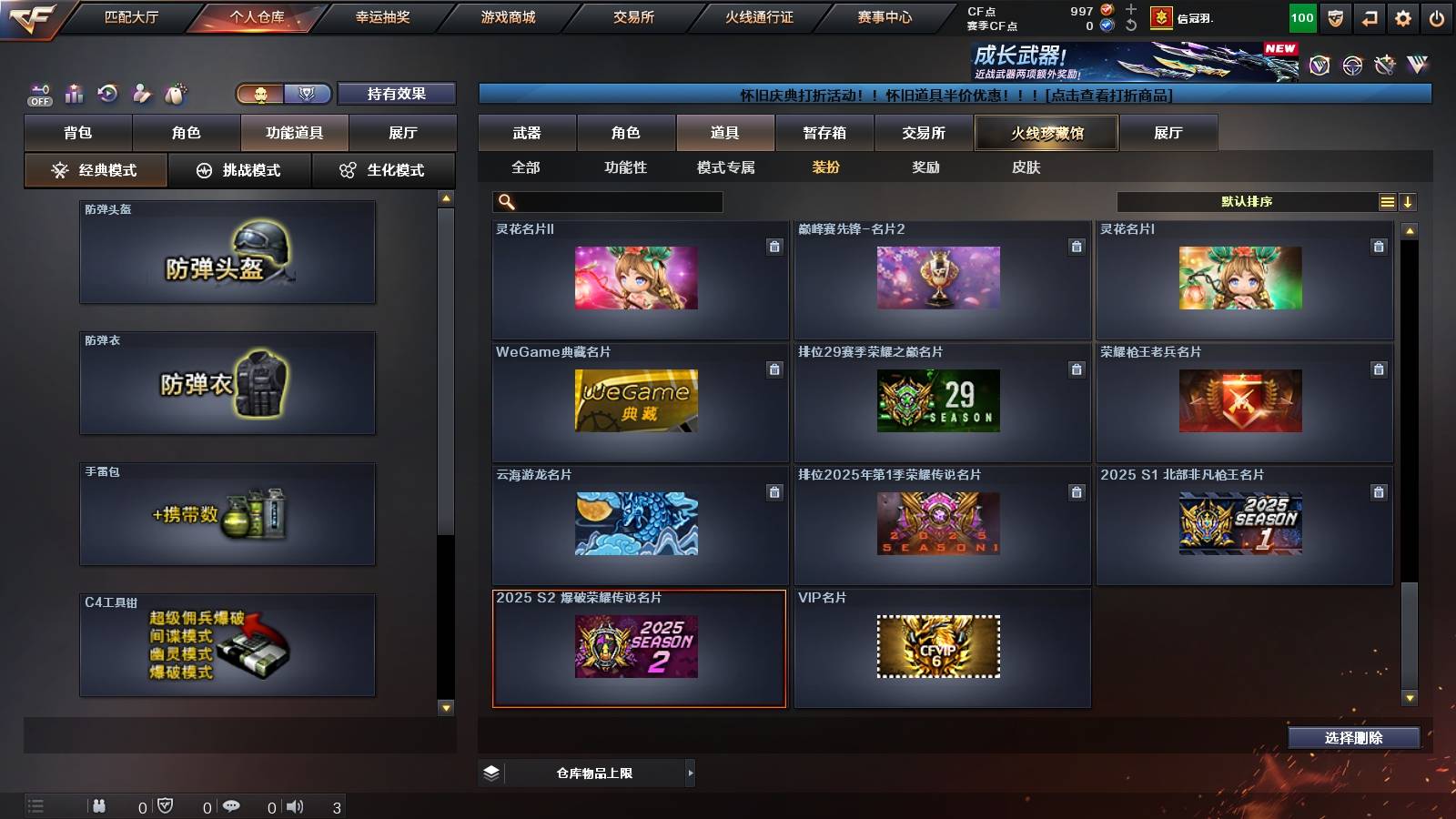
Task: Switch to the 火线珍藏馆 tab
Action: point(1046,132)
